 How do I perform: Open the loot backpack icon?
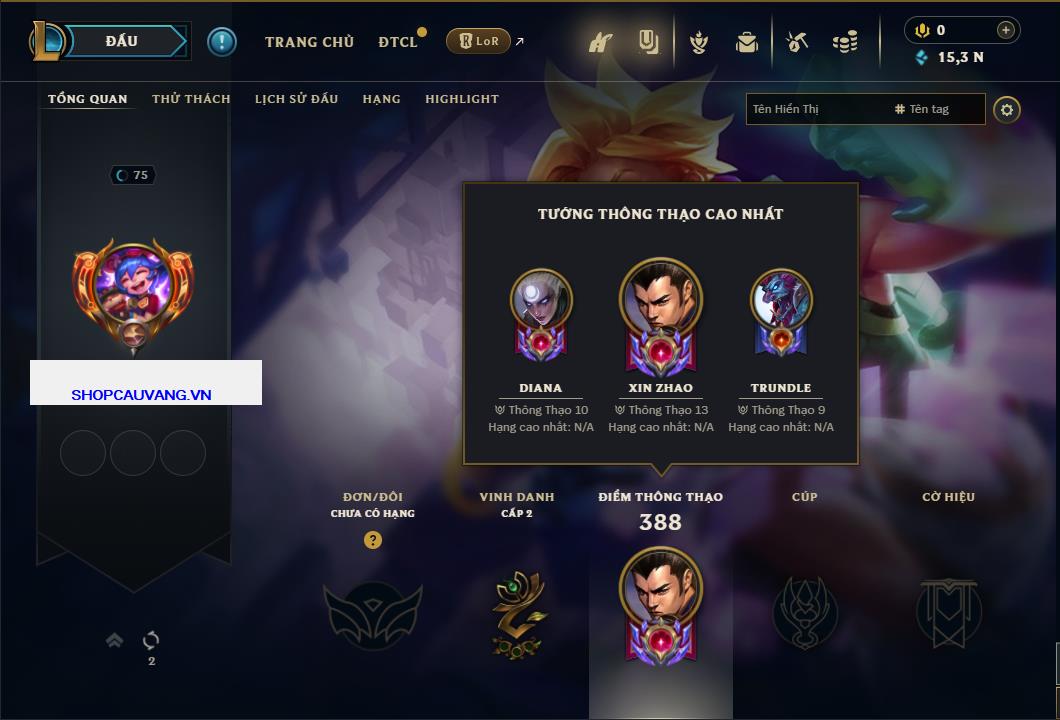[746, 42]
